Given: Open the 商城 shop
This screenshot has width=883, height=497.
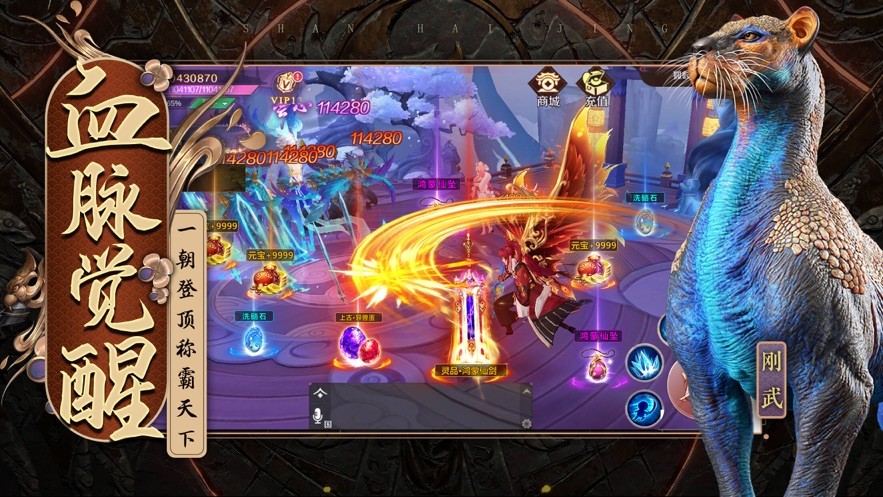Looking at the screenshot, I should point(547,87).
